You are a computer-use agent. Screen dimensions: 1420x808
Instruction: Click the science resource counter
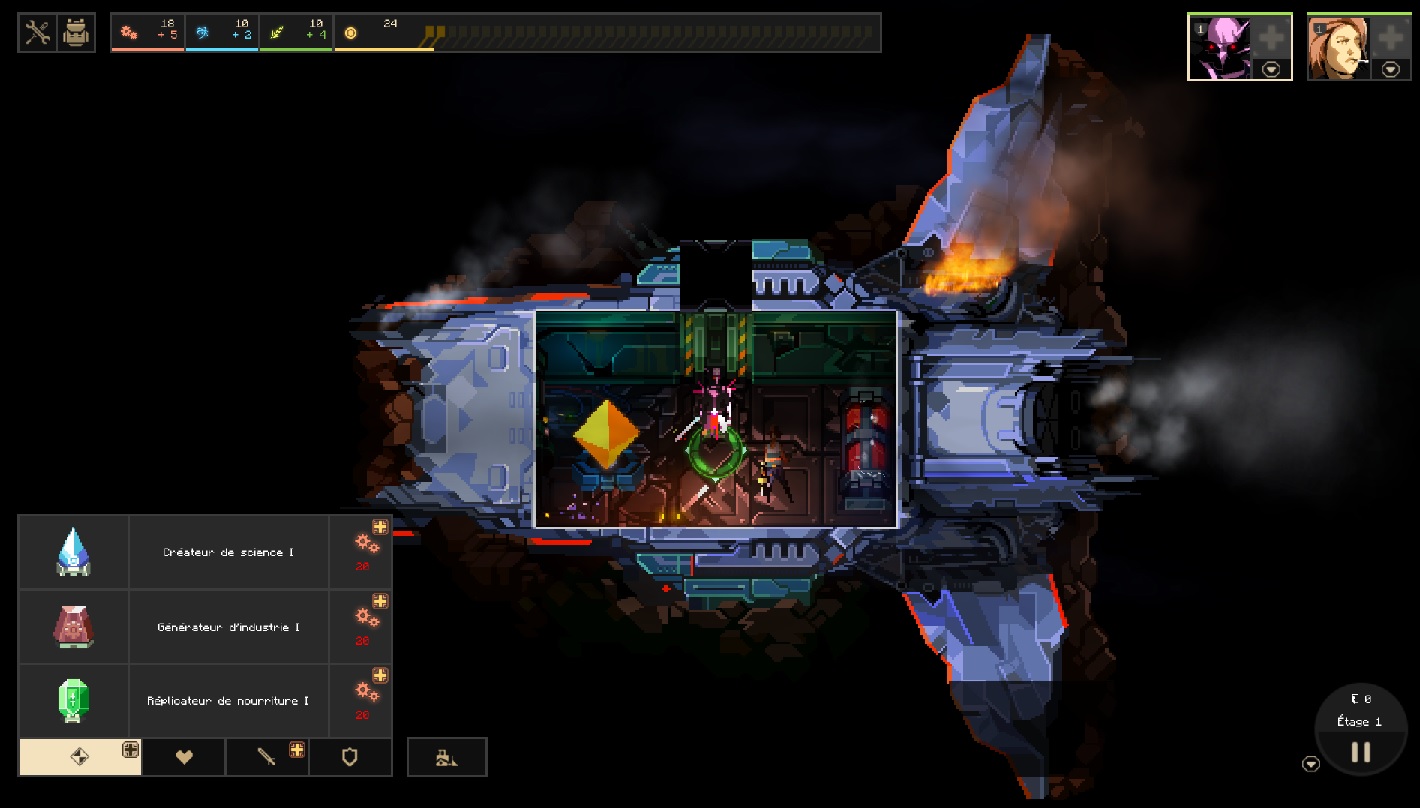(x=222, y=30)
